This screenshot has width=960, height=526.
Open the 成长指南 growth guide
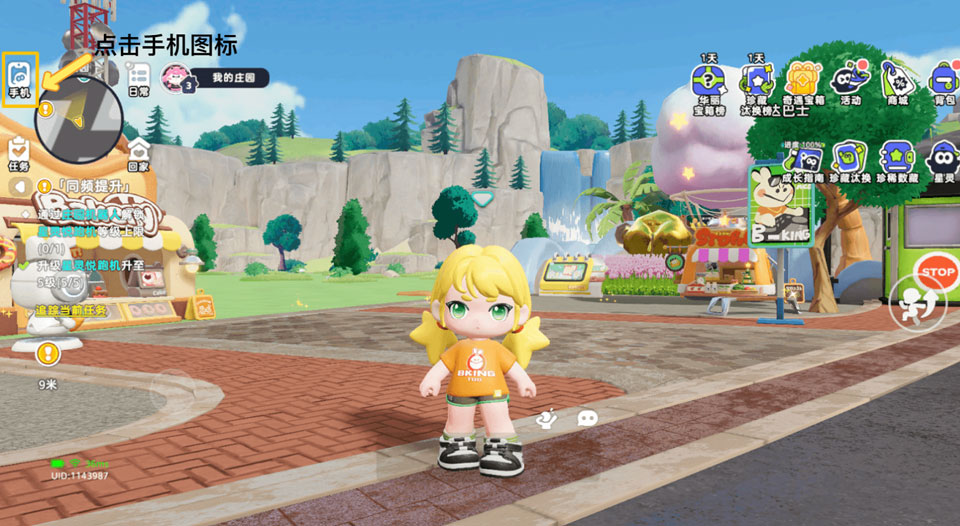[x=802, y=160]
